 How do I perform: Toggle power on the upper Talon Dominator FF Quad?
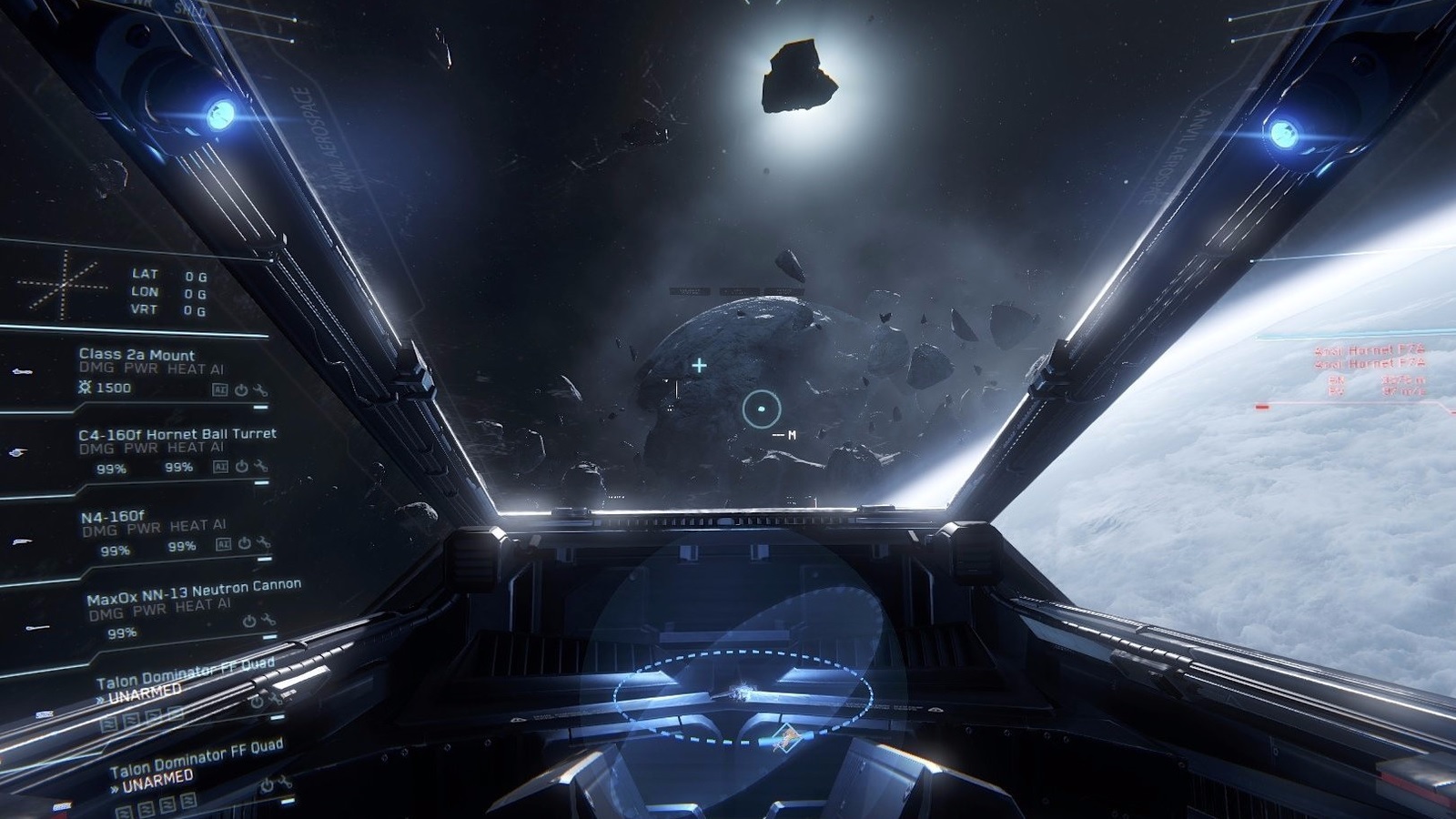click(257, 703)
